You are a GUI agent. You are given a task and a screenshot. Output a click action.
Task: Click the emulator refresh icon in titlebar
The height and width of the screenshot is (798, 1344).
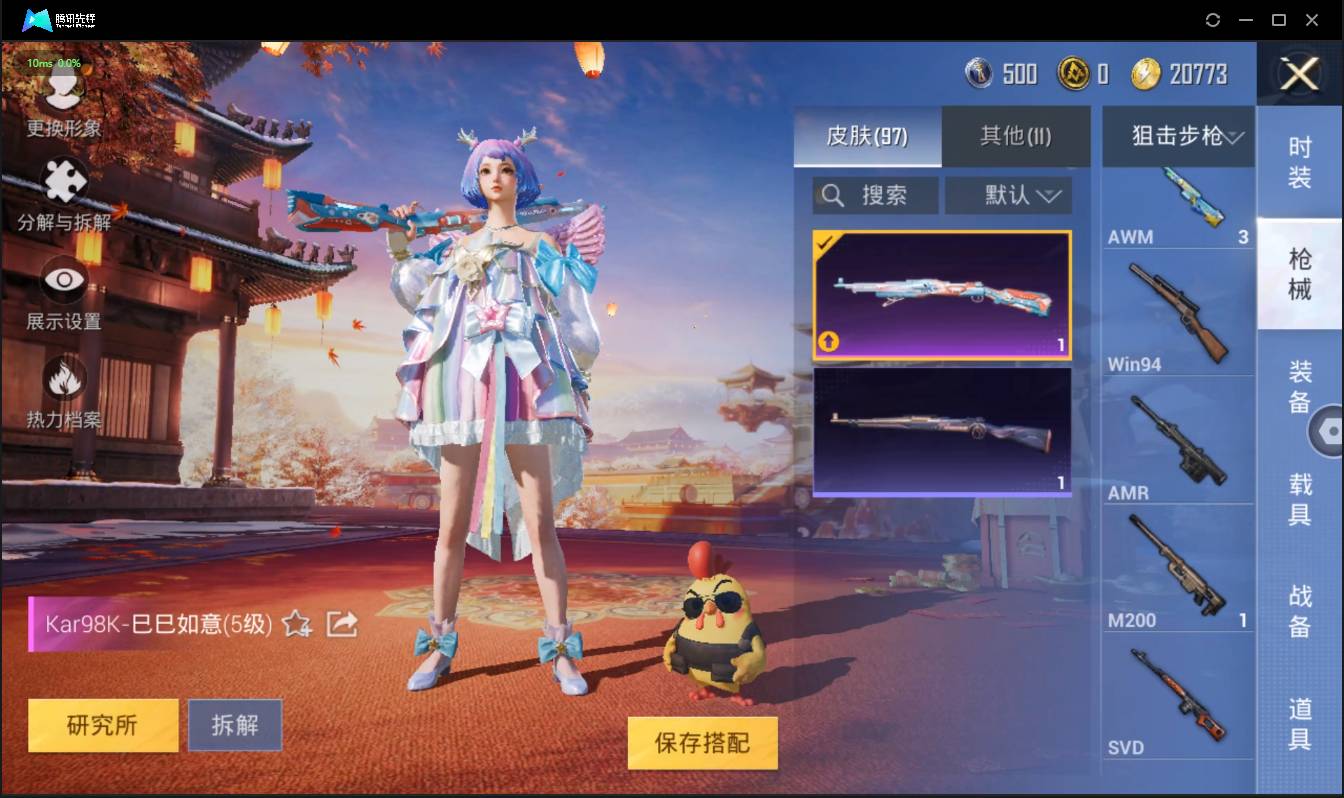click(1213, 19)
